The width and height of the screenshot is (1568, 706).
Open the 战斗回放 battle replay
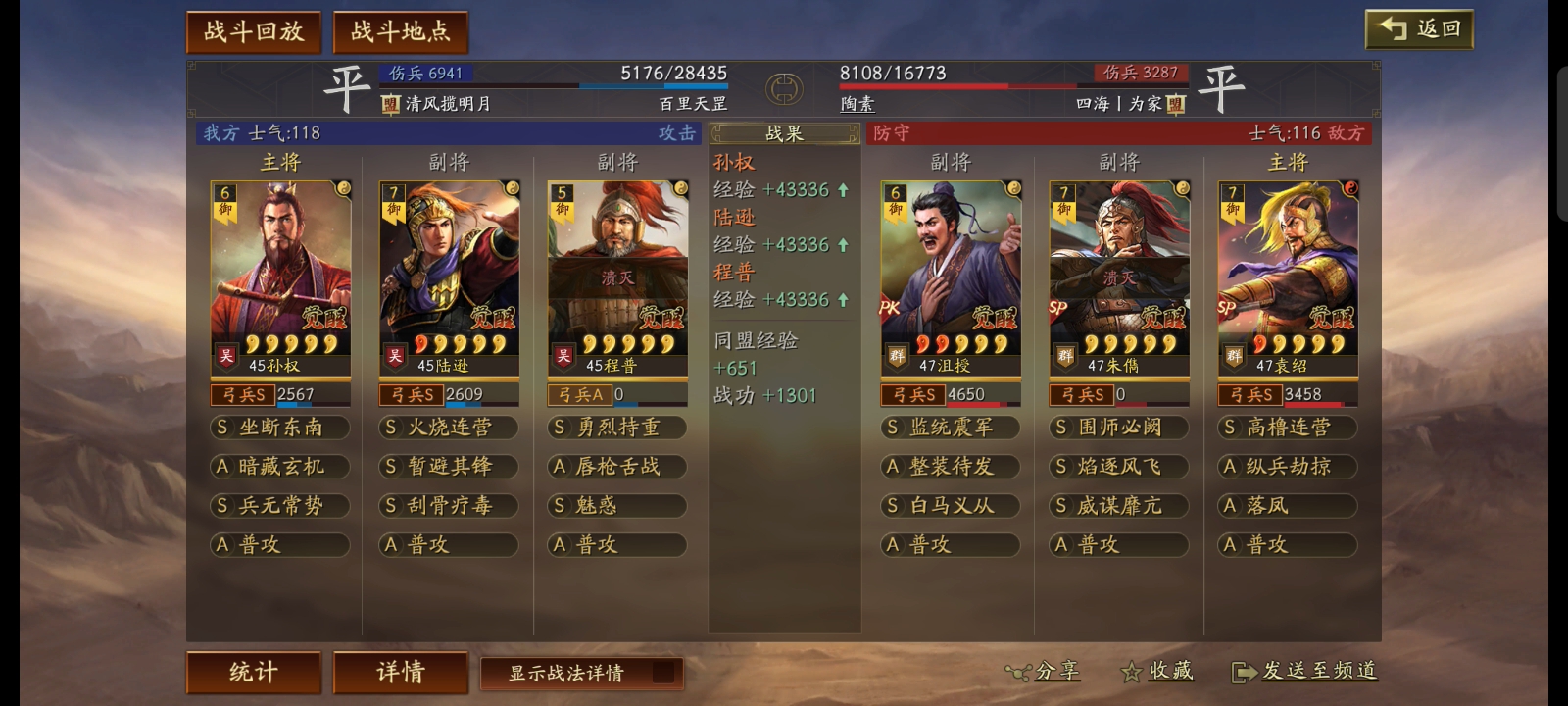pos(253,31)
